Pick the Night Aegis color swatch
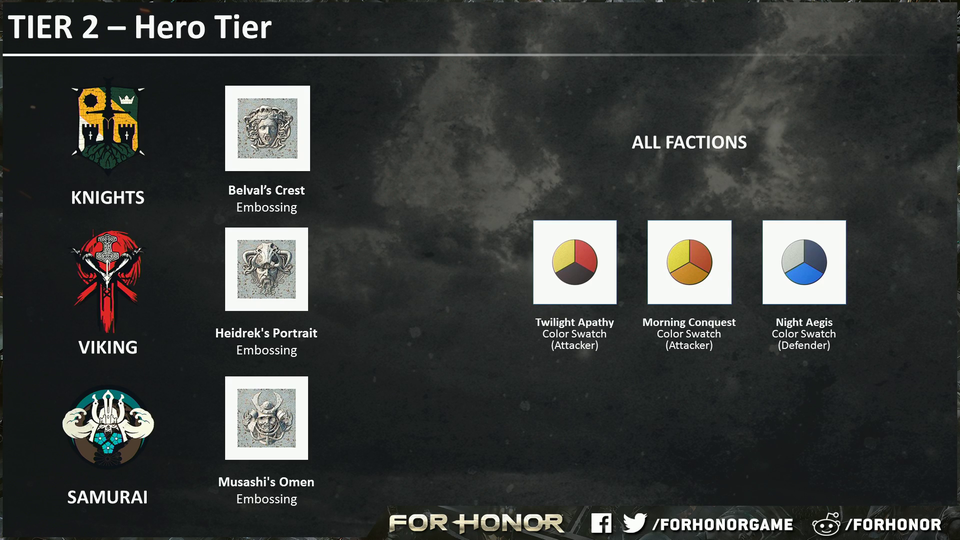The image size is (960, 540). coord(804,262)
